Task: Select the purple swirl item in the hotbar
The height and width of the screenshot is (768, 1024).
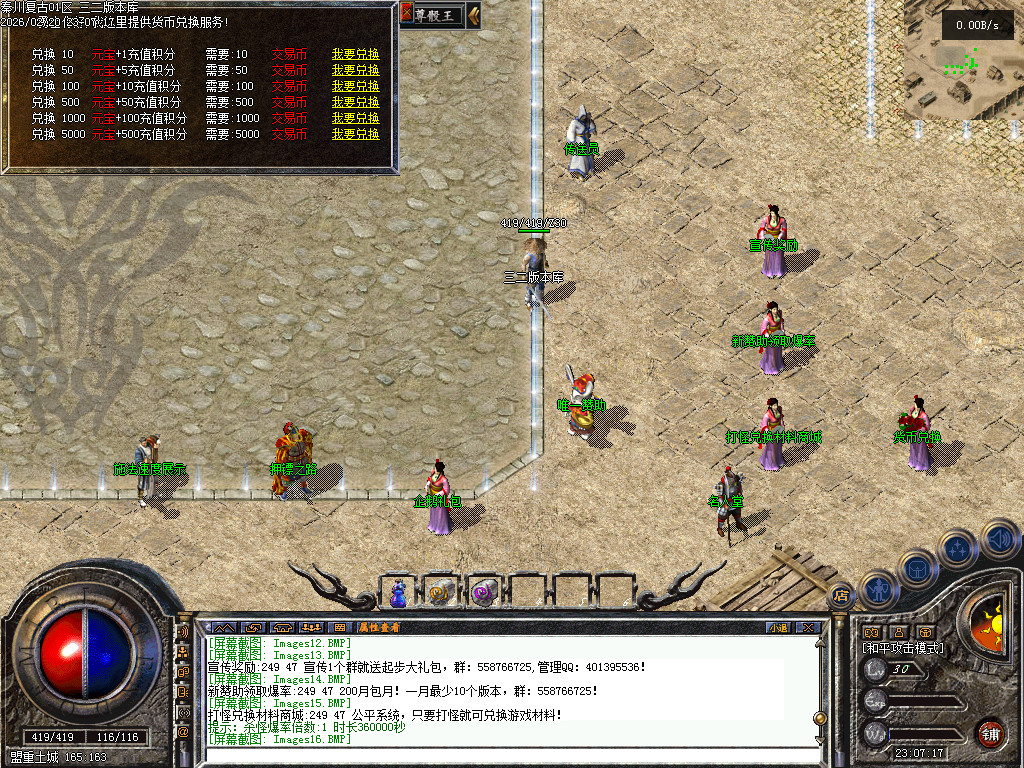Action: [485, 593]
